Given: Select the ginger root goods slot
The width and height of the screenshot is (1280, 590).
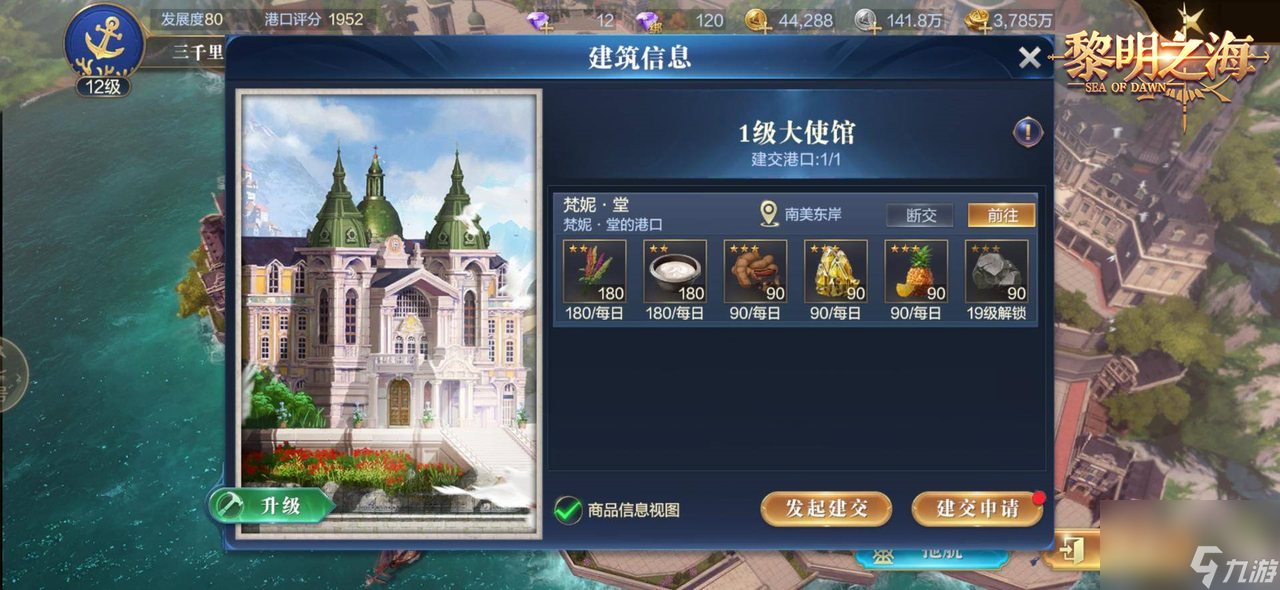Looking at the screenshot, I should pyautogui.click(x=755, y=271).
